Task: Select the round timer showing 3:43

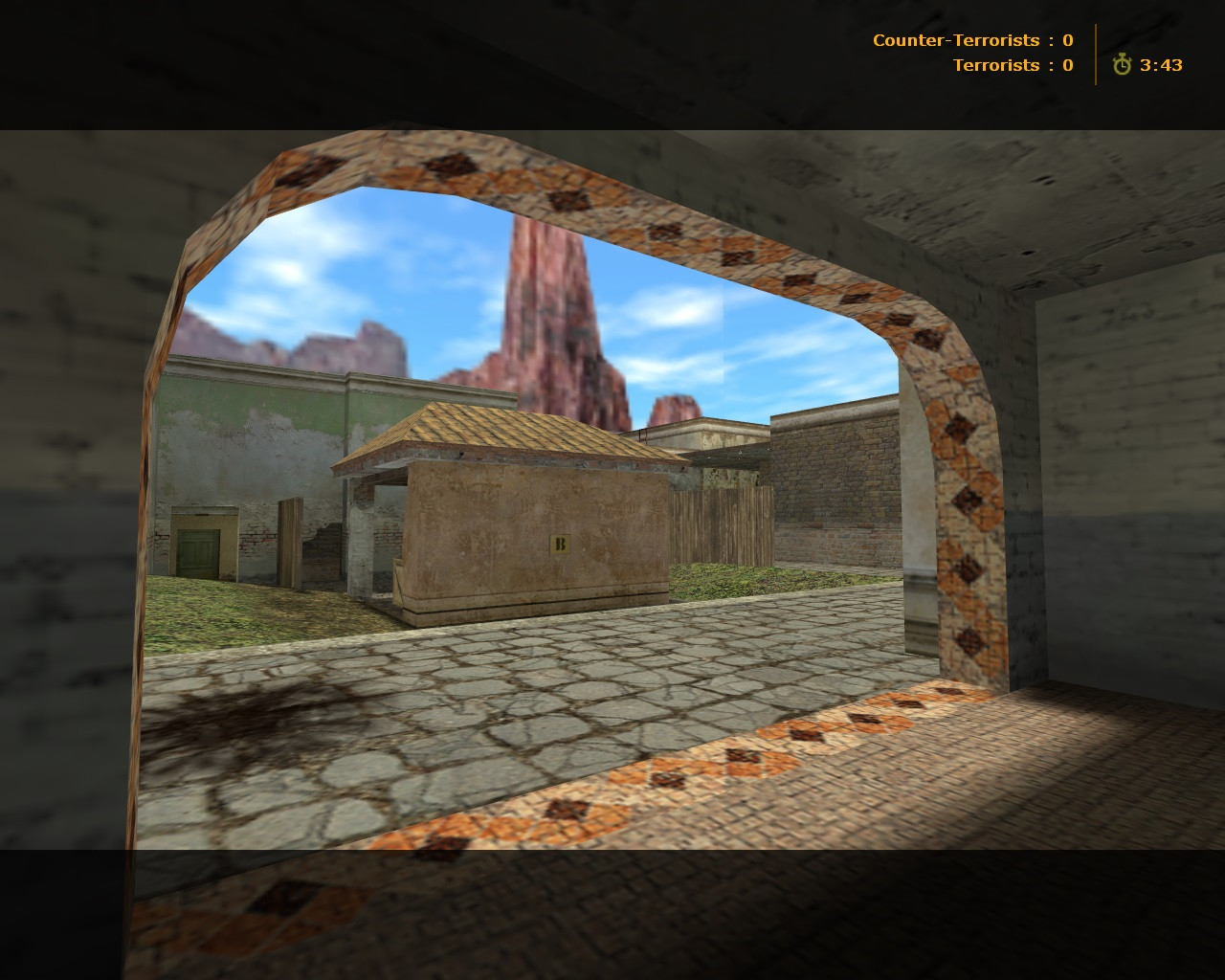Action: 1160,65
